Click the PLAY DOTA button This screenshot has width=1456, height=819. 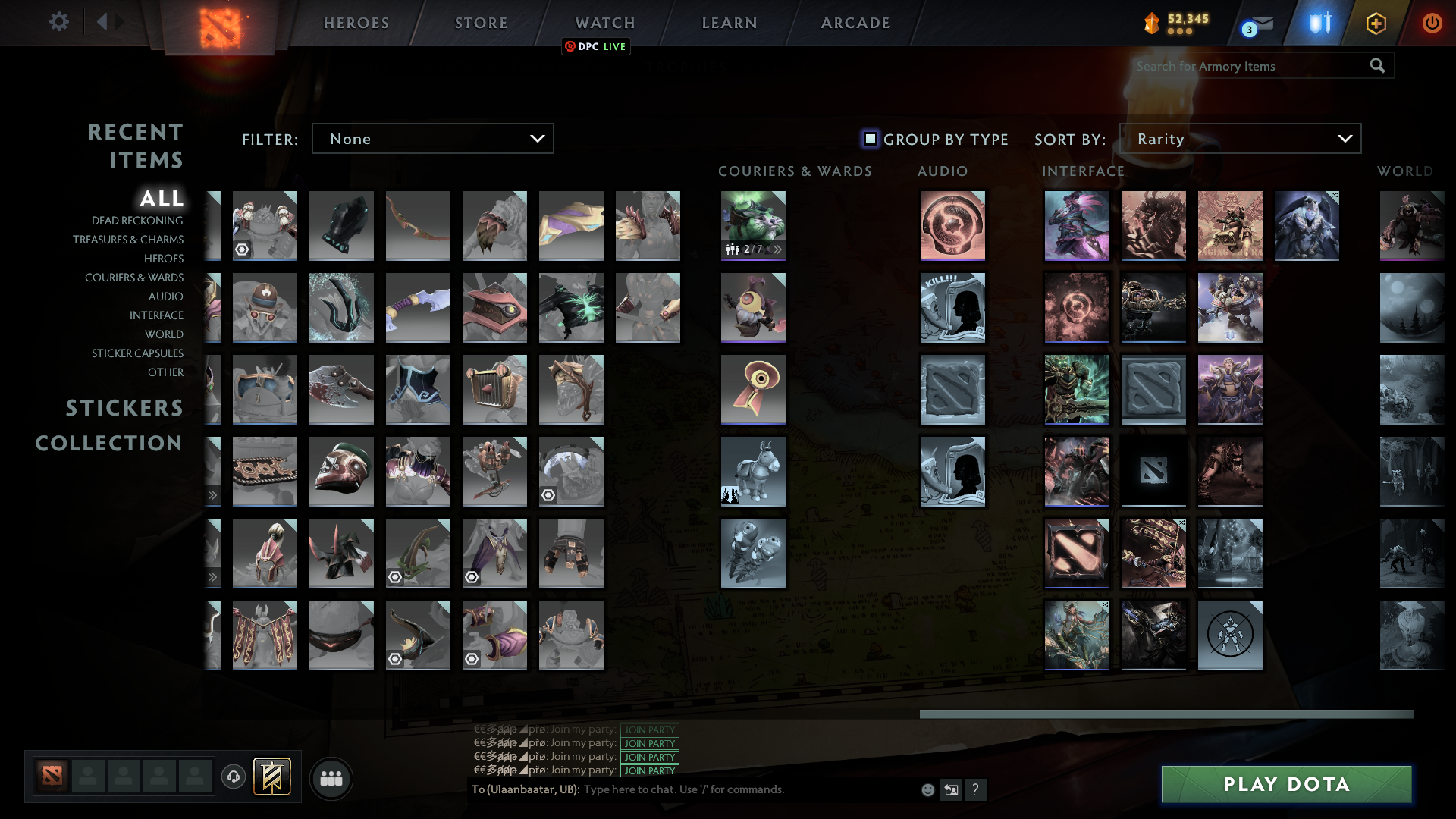pos(1285,784)
